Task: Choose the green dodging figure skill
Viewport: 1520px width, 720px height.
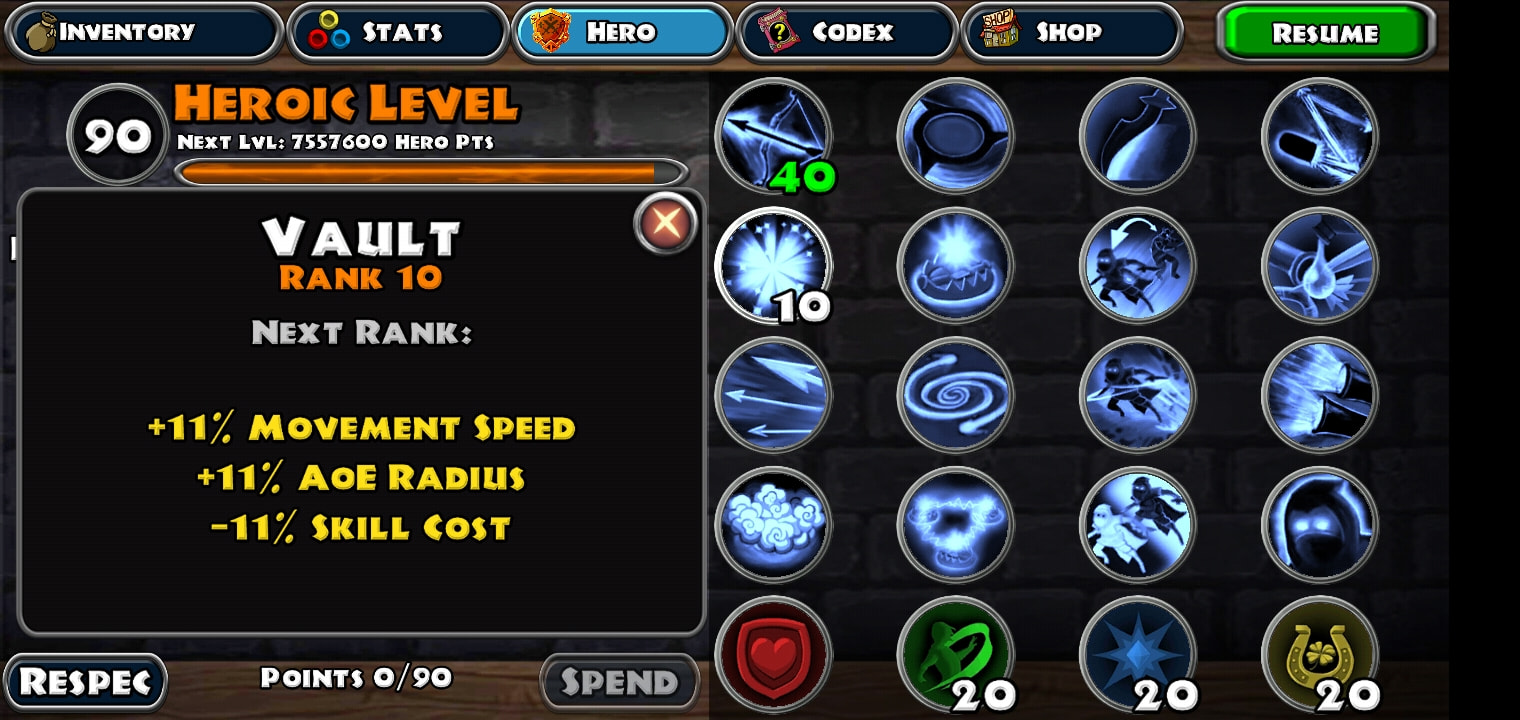Action: coord(955,654)
